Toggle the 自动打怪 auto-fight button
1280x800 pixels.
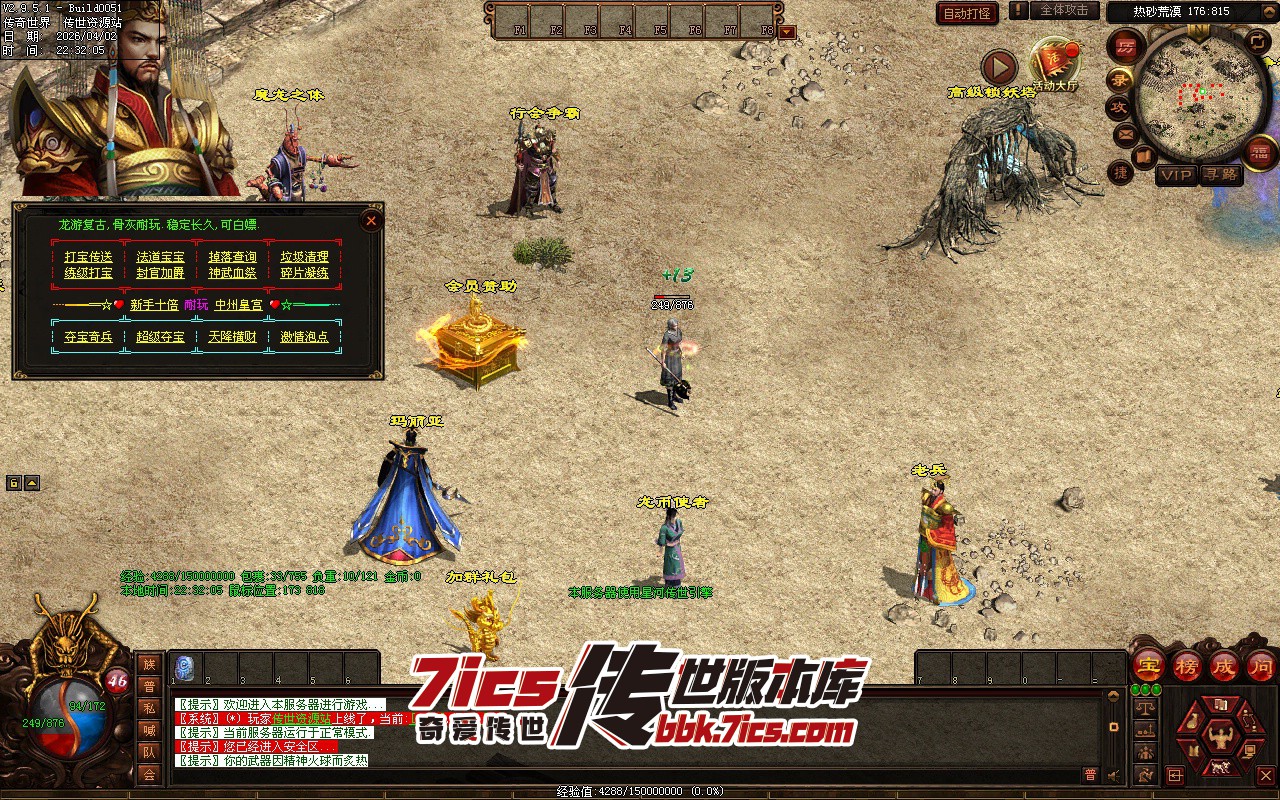(967, 13)
